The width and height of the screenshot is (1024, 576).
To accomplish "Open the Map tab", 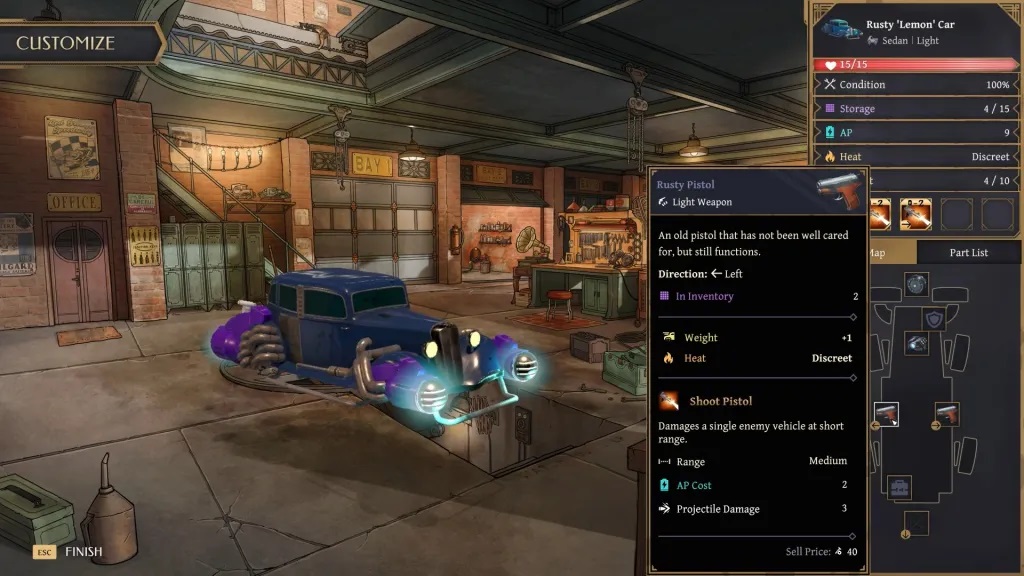I will coord(878,253).
